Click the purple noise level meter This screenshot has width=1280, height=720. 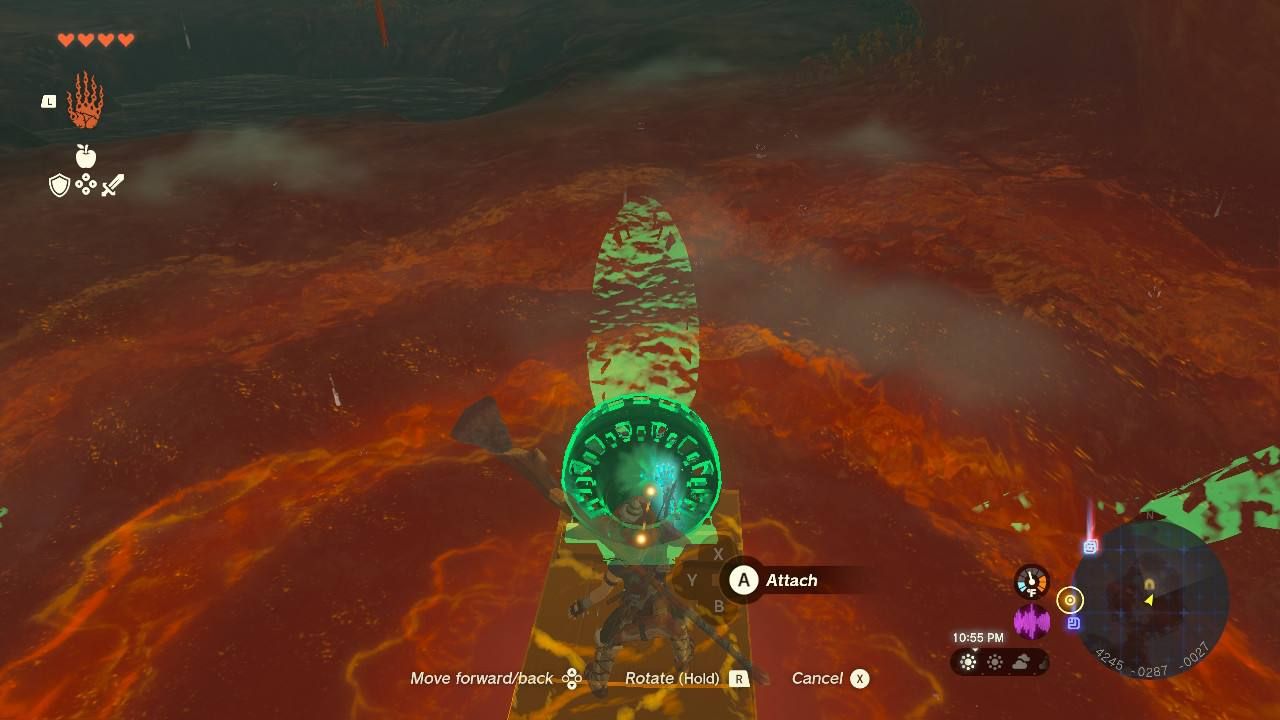[x=1031, y=622]
